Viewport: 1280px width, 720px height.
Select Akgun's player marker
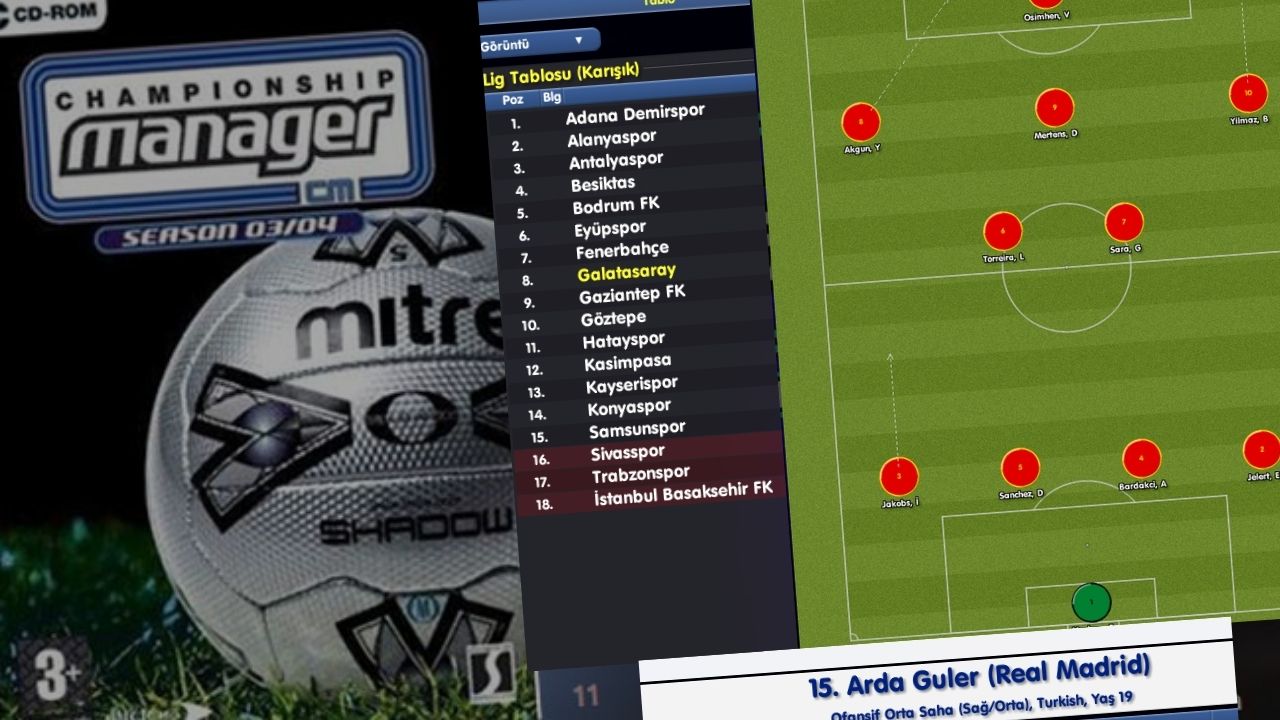(861, 123)
